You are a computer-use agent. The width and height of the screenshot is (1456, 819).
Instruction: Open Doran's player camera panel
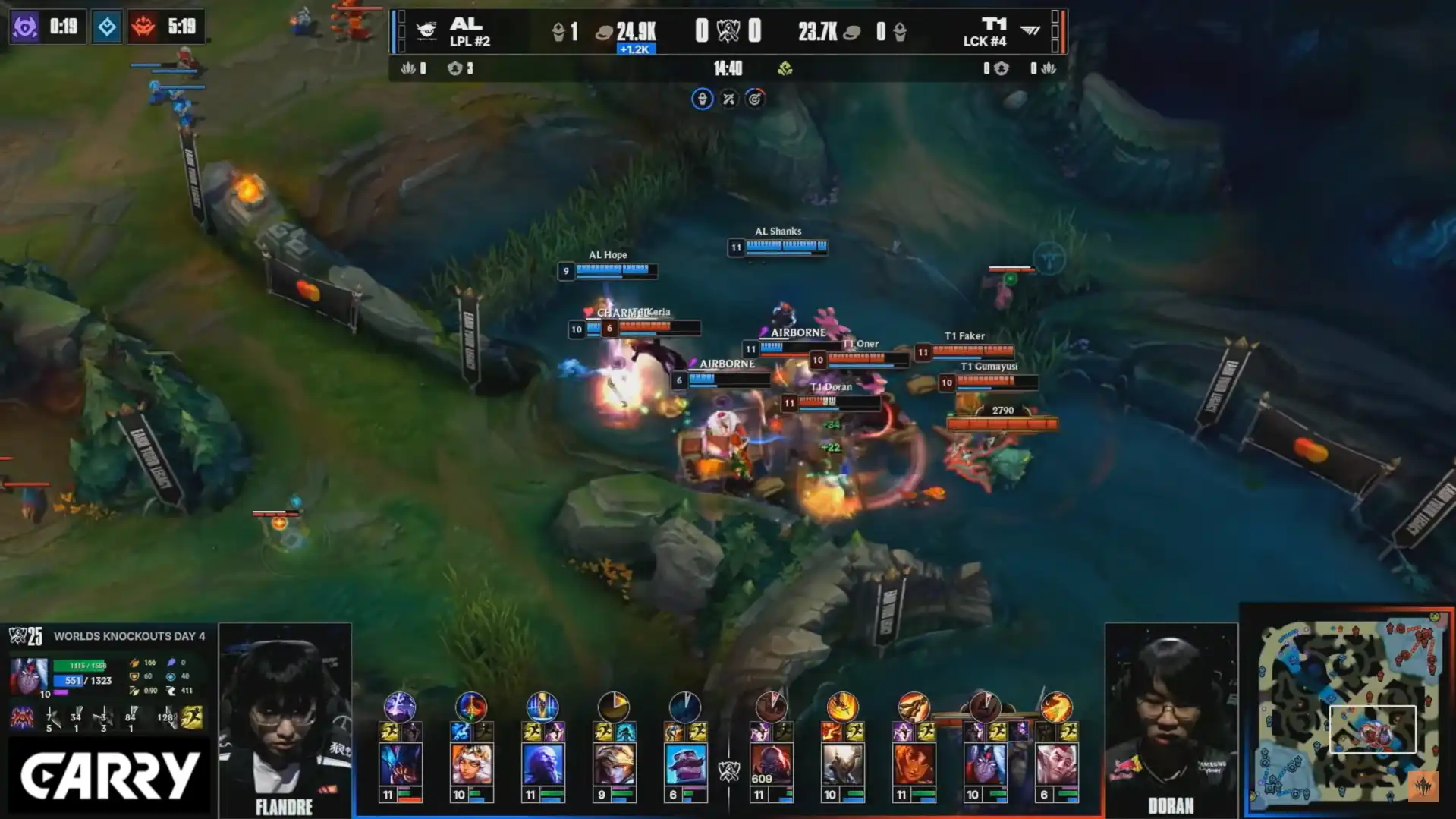click(x=1171, y=717)
